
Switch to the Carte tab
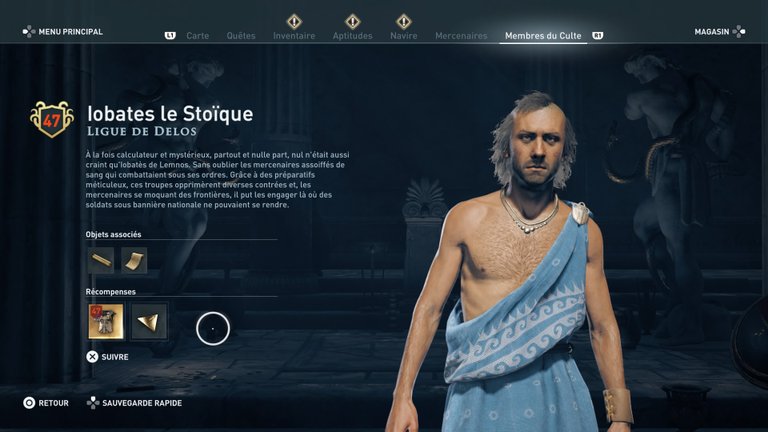coord(197,36)
